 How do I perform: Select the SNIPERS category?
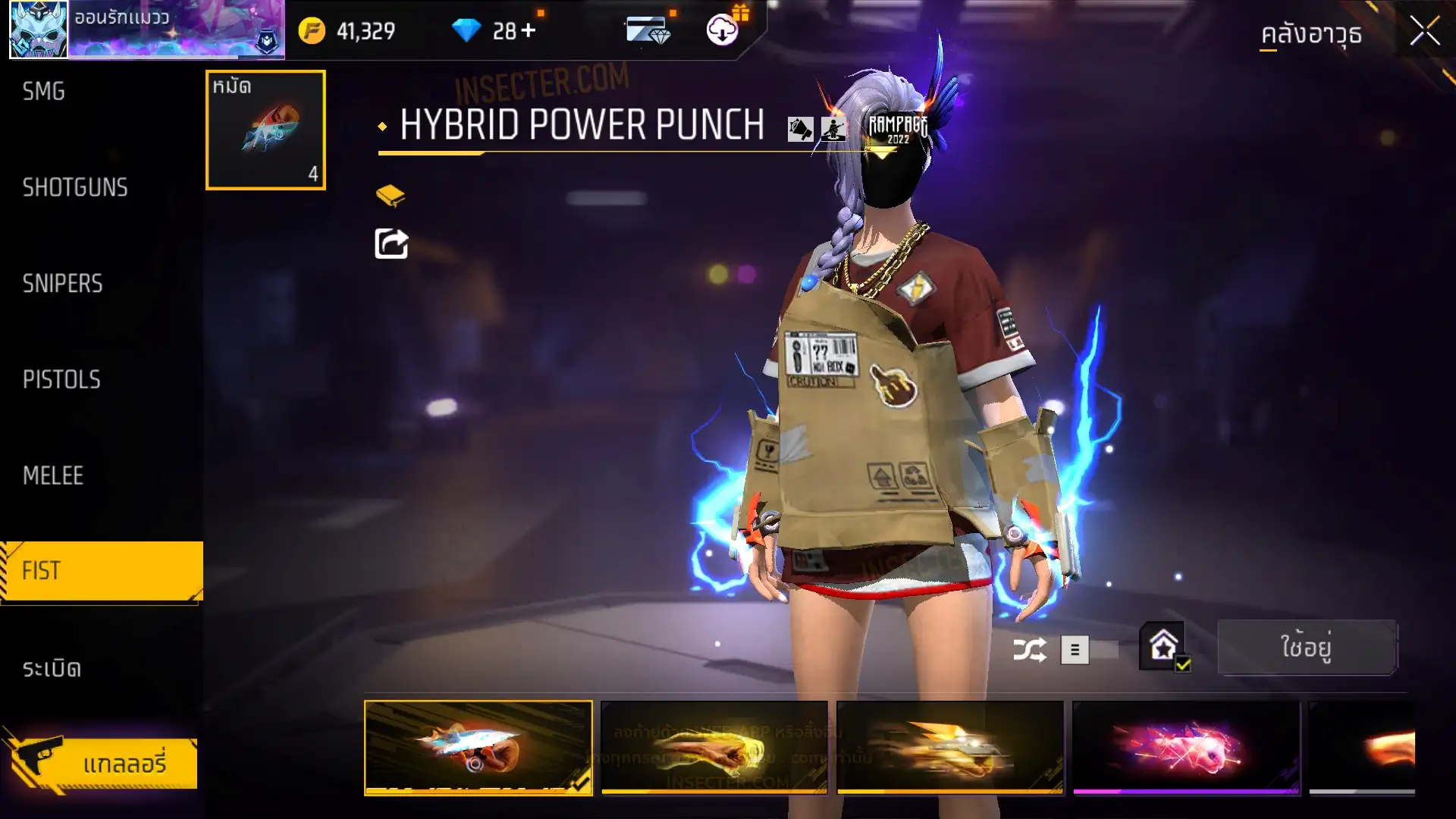(x=63, y=284)
